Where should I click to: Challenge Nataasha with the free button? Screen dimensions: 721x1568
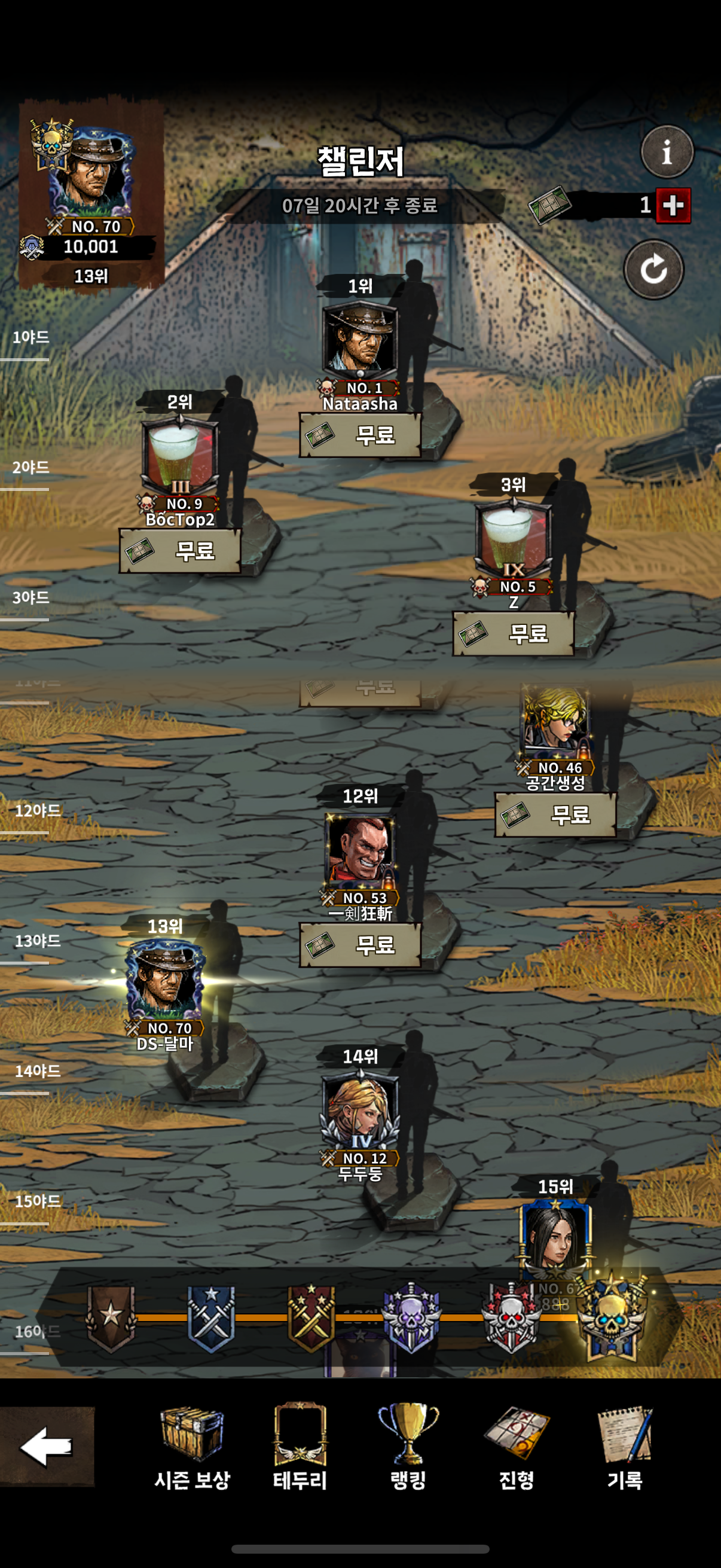360,435
